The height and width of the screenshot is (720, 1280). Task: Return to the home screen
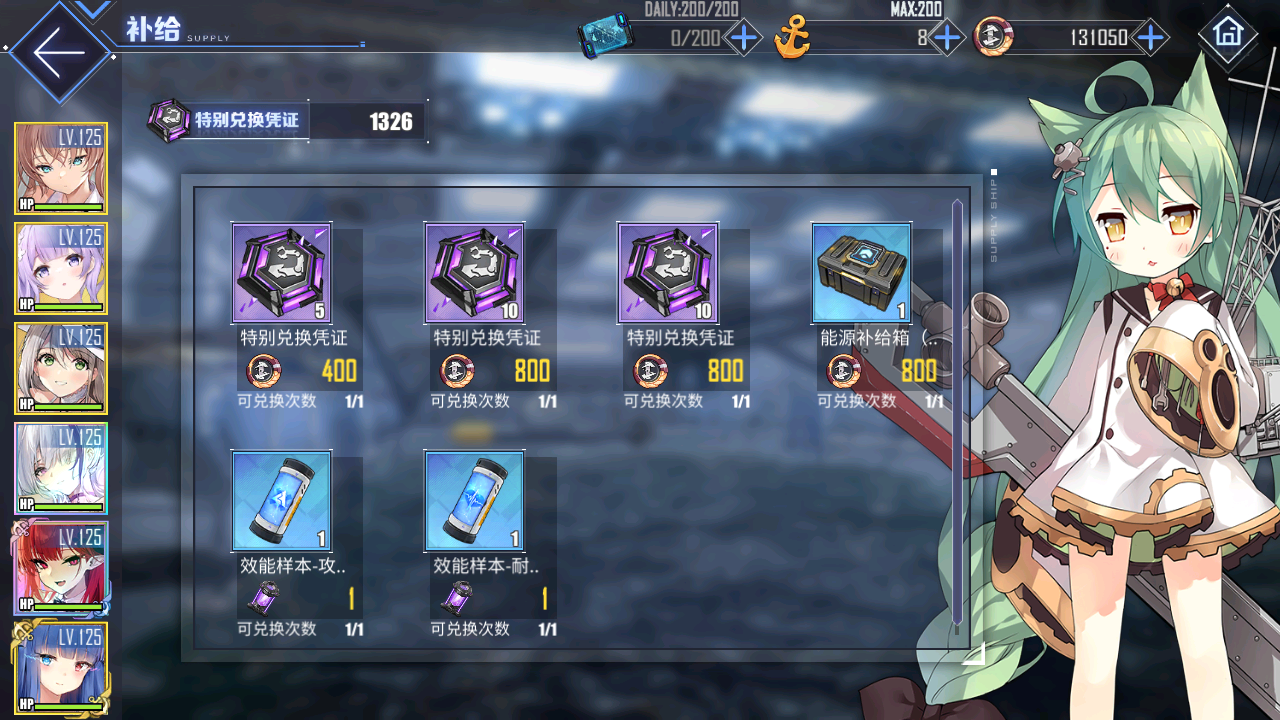click(x=1227, y=33)
